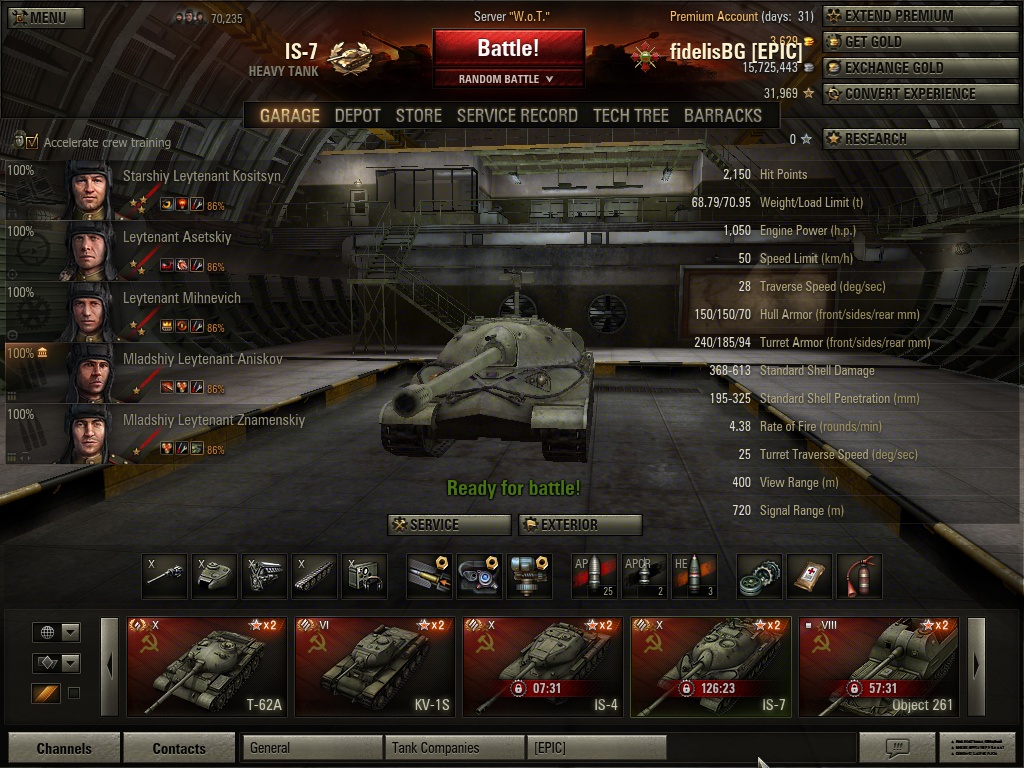The height and width of the screenshot is (768, 1024).
Task: Switch to the Depot tab
Action: click(357, 116)
